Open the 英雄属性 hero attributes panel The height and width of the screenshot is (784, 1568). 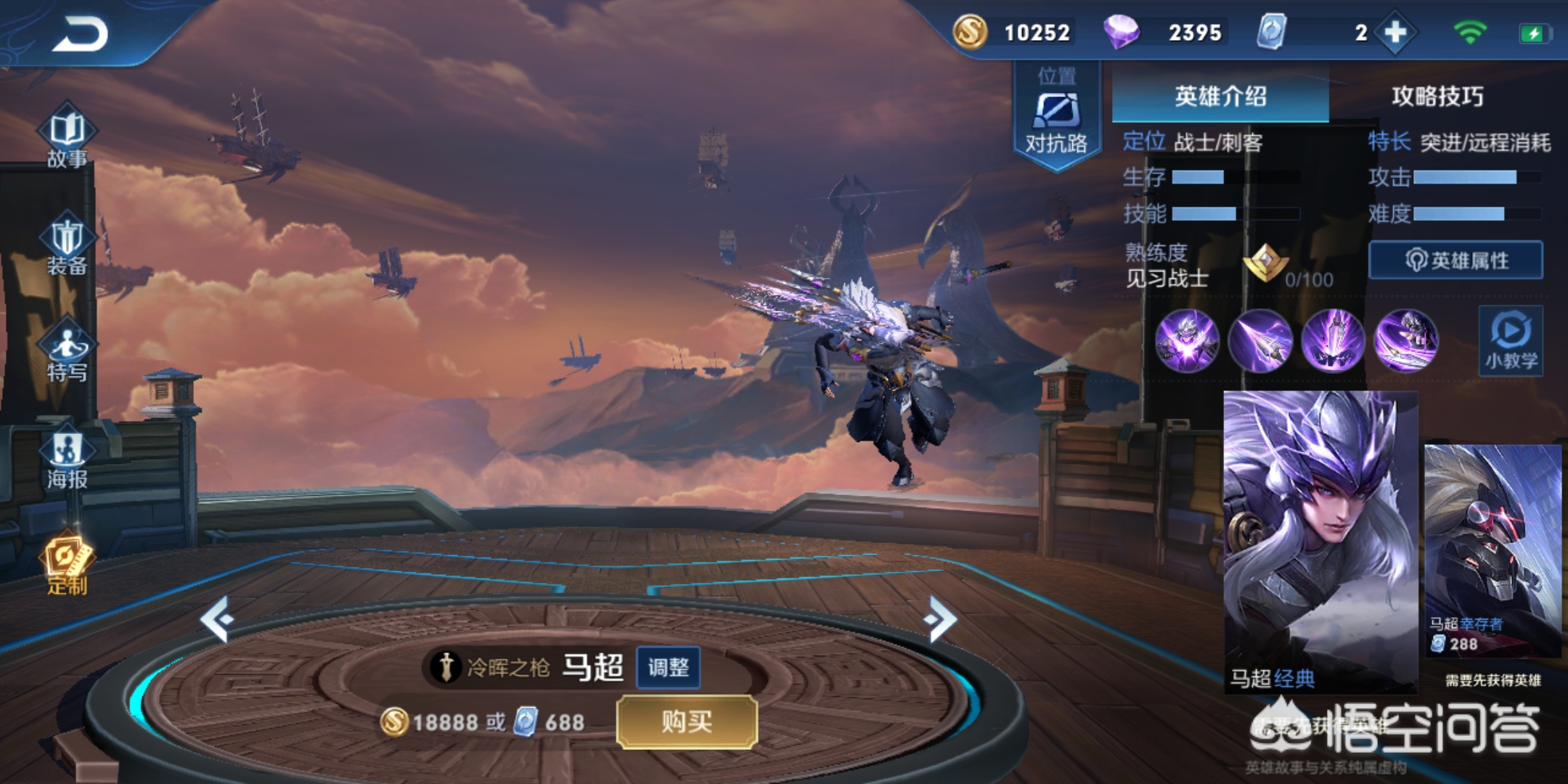tap(1455, 260)
